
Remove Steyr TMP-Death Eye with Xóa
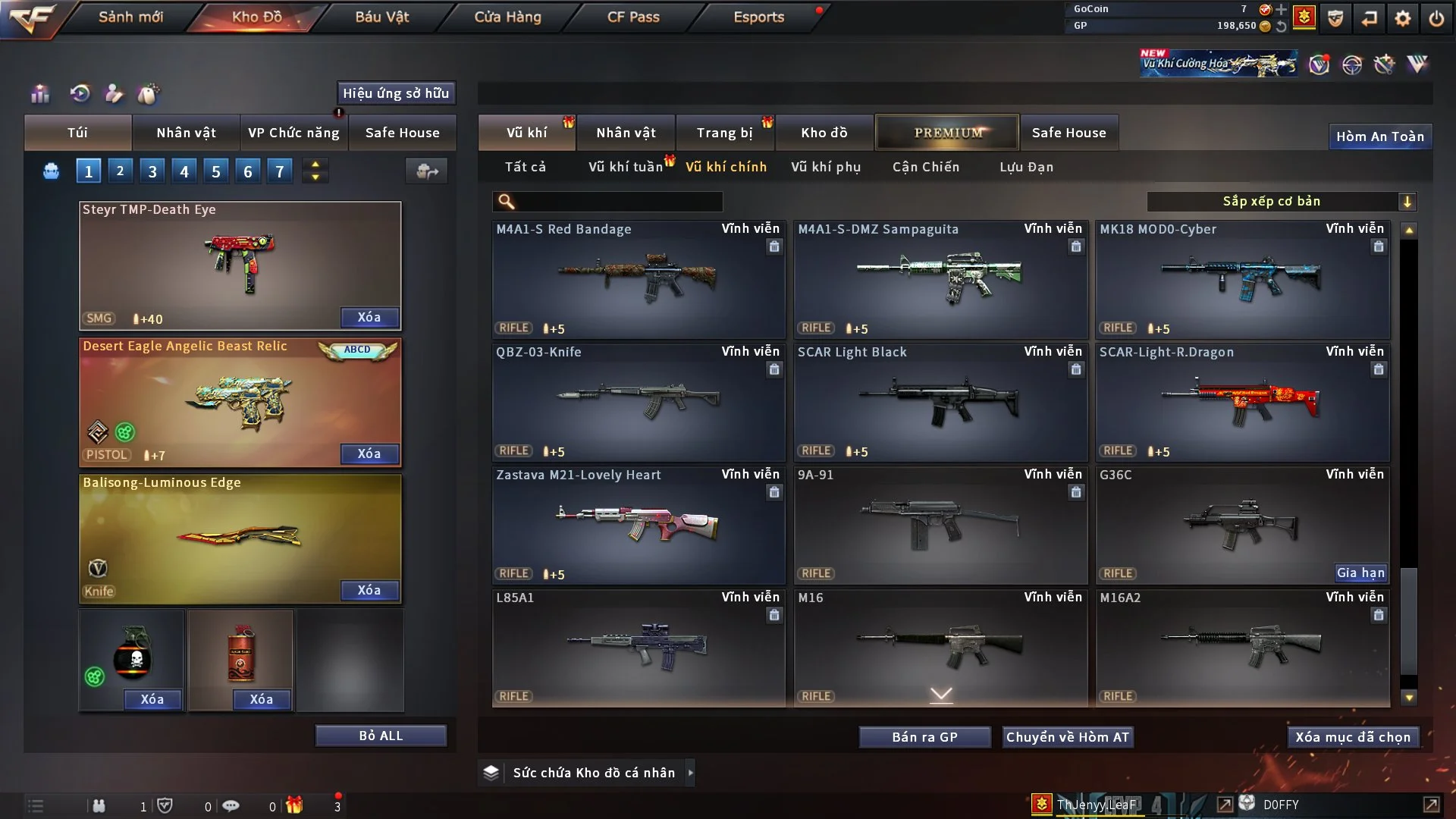369,317
